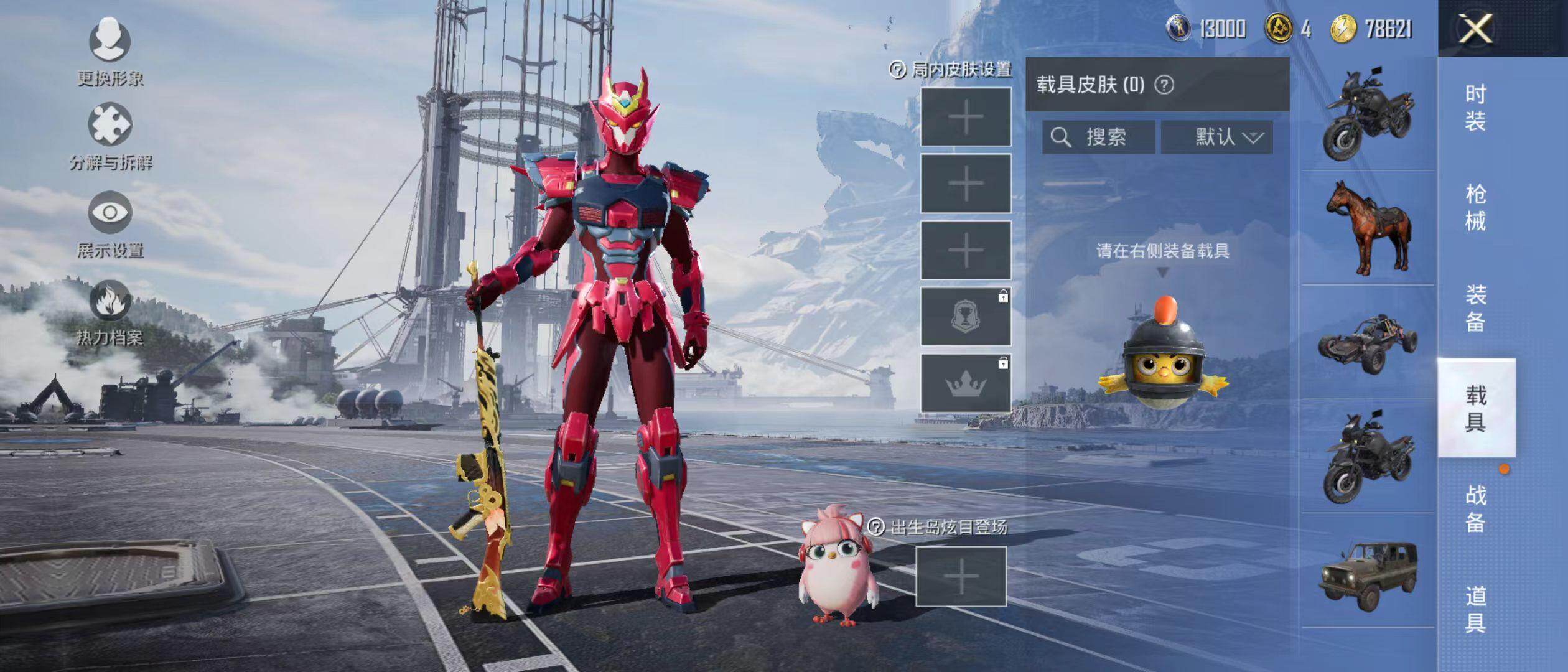Select the buggy vehicle thumbnail
The width and height of the screenshot is (1568, 672).
(1368, 343)
